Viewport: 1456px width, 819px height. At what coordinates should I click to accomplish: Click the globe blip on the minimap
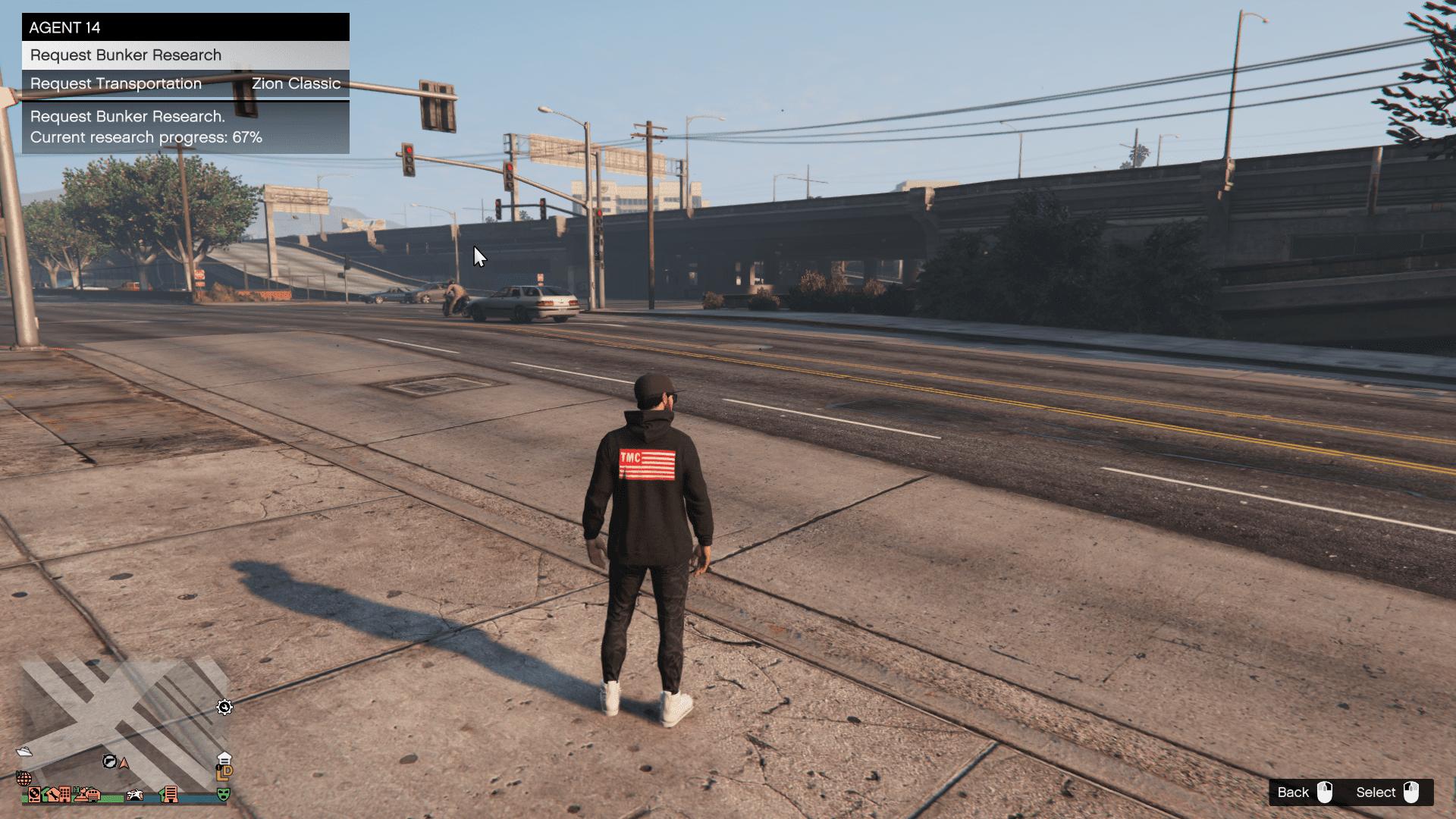[24, 778]
